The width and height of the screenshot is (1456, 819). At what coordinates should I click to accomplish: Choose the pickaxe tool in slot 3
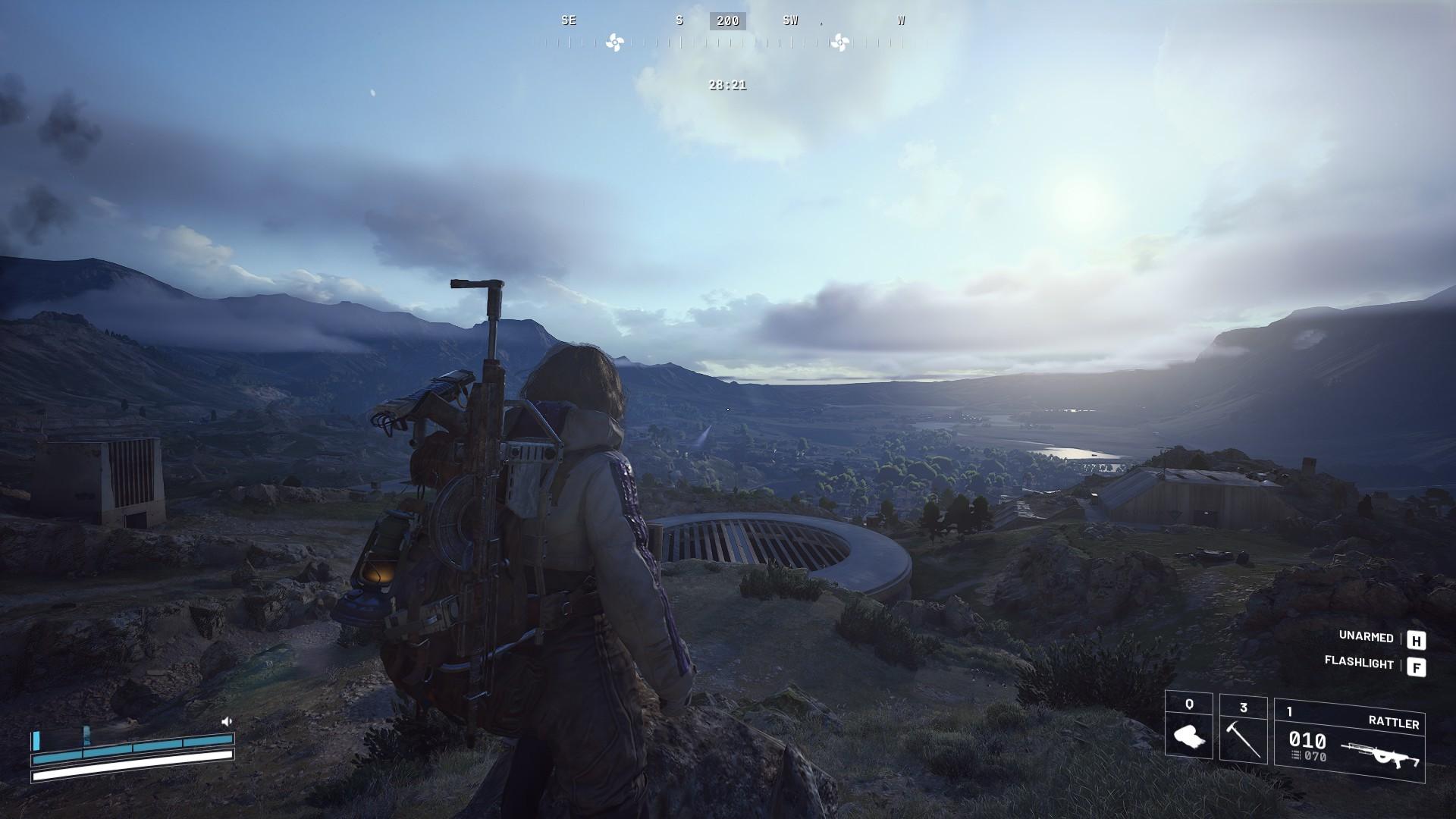coord(1243,728)
